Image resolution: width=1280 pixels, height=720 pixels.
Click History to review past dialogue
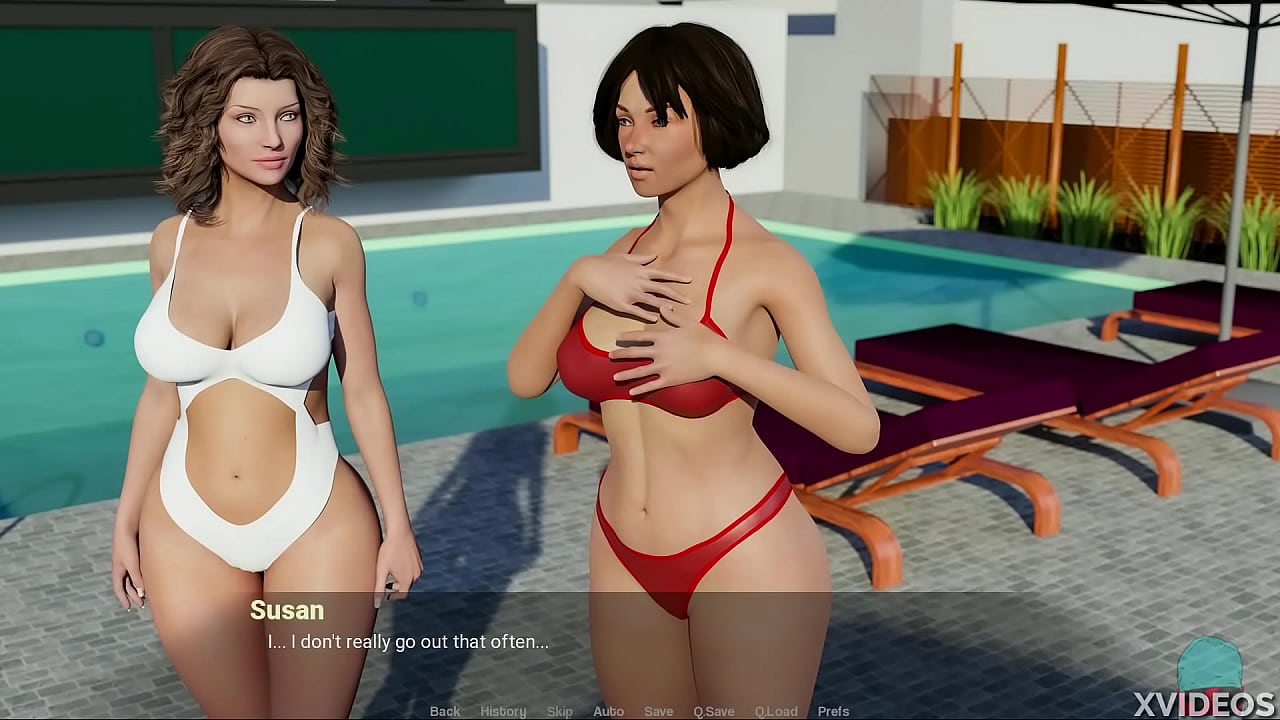[x=503, y=711]
